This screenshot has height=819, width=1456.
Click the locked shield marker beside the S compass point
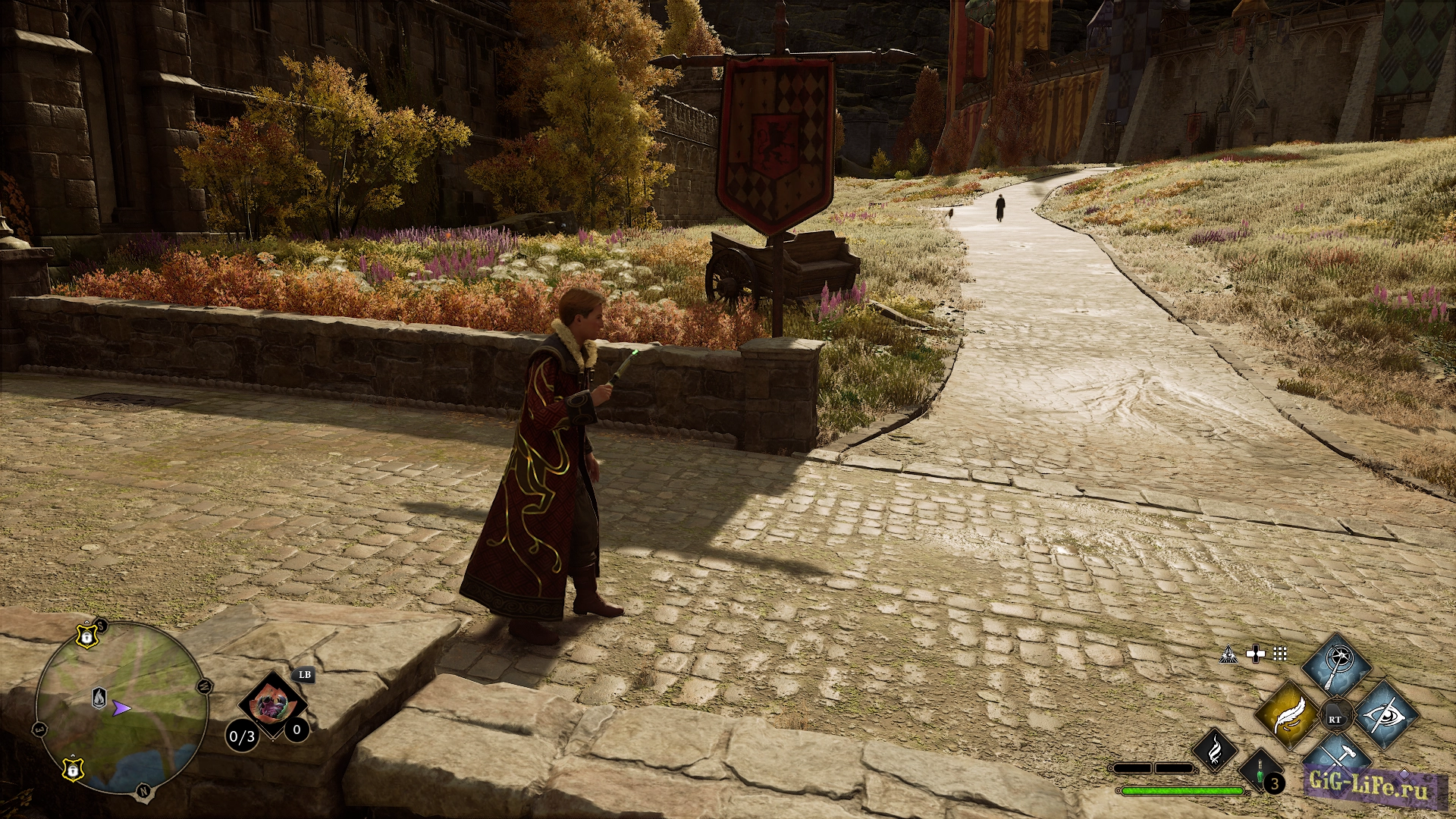(87, 636)
